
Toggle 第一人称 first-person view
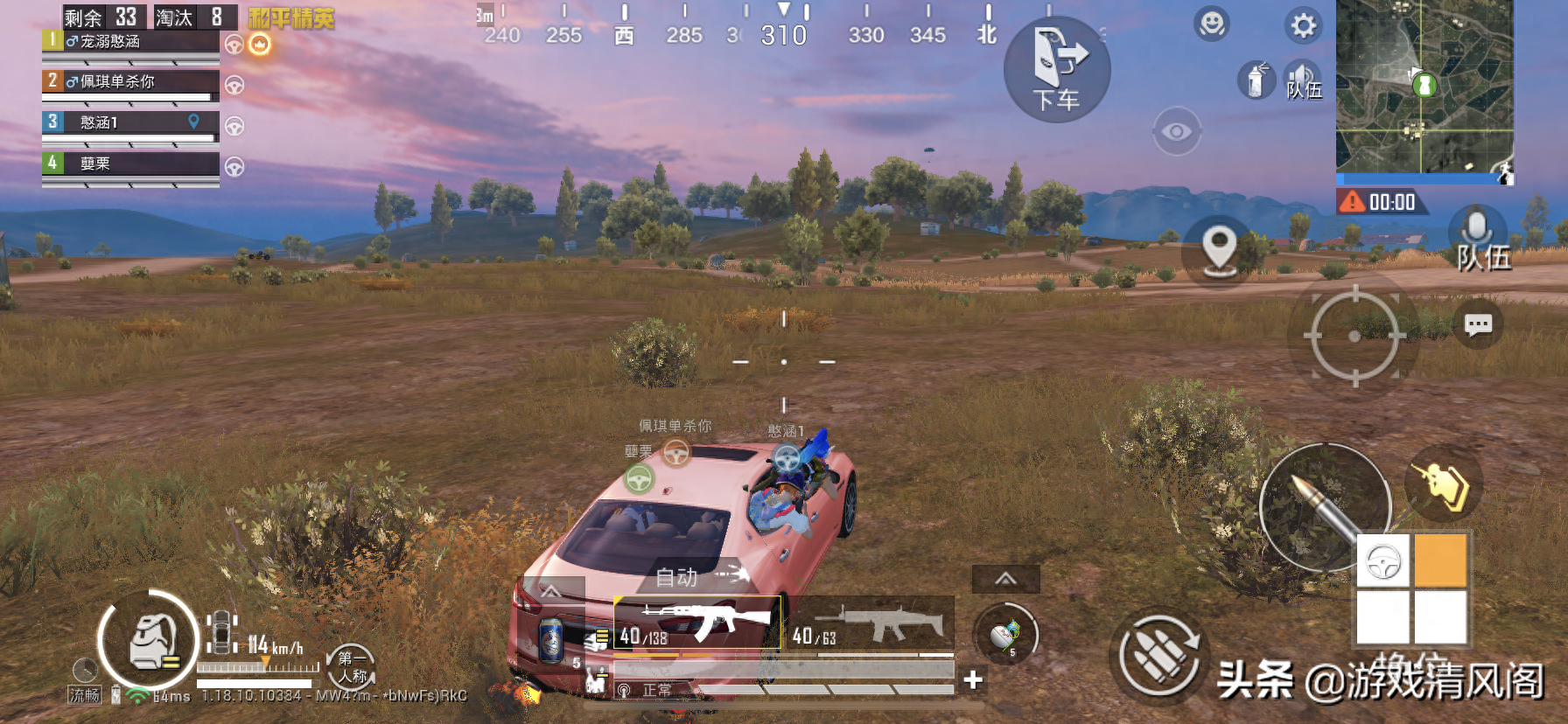[x=351, y=666]
